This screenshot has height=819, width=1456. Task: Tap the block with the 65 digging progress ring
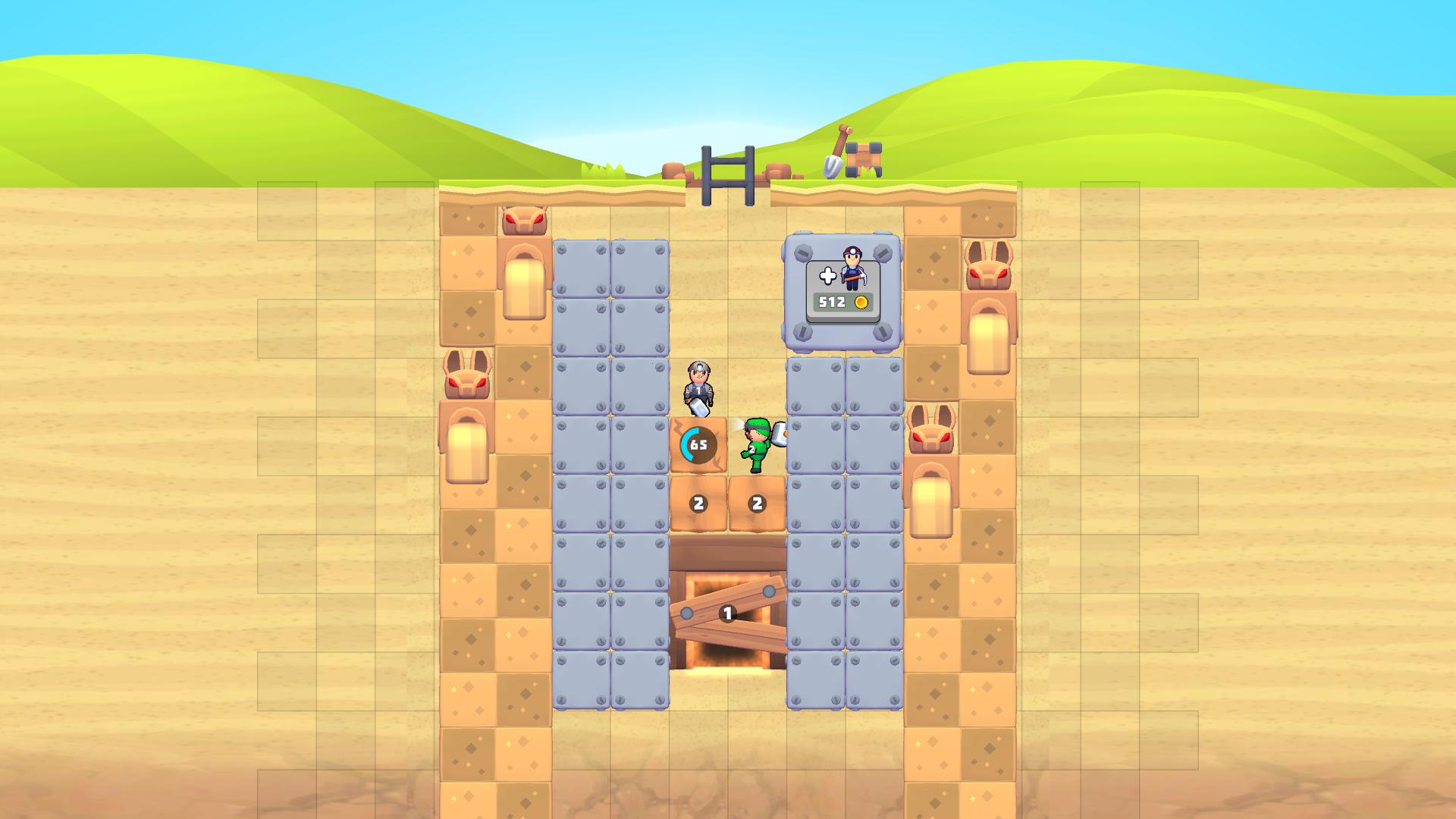coord(698,444)
